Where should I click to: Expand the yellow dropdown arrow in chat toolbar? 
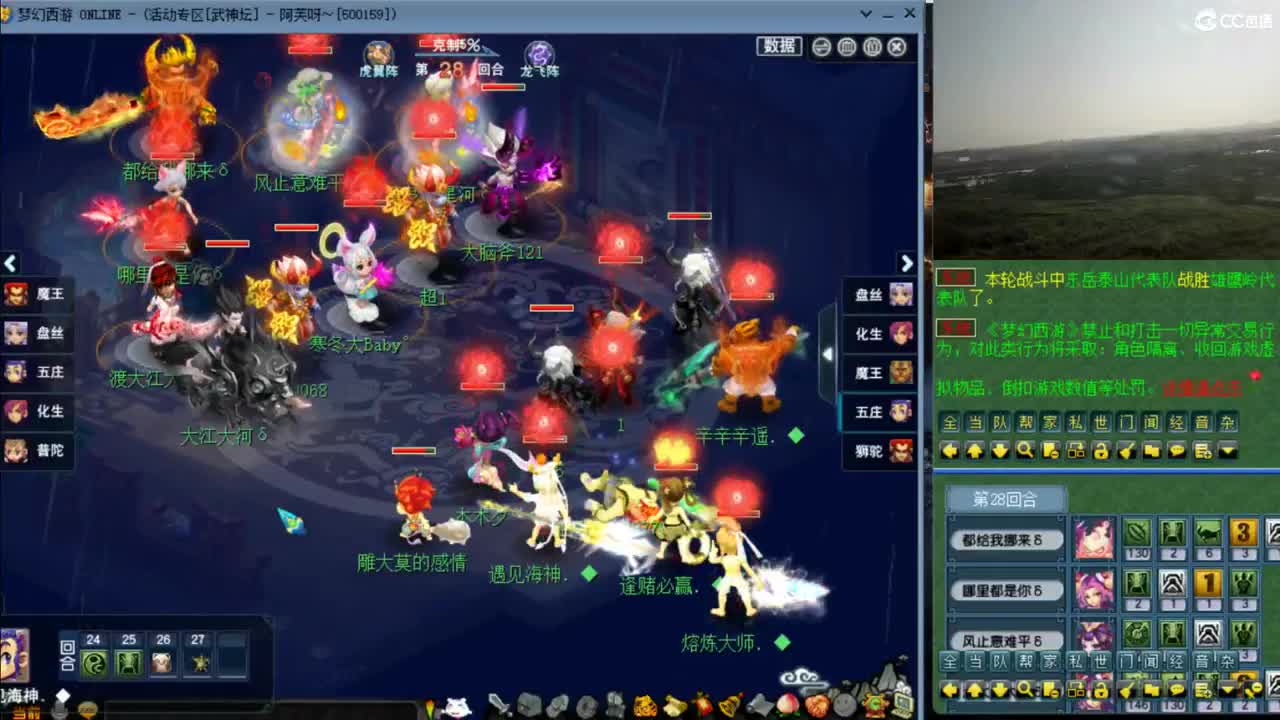click(x=1227, y=452)
